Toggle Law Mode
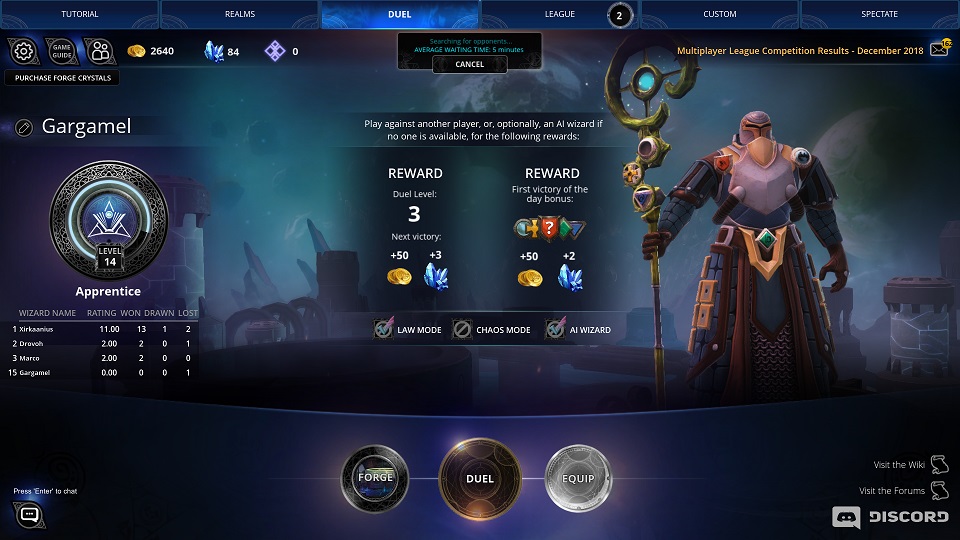 (384, 329)
